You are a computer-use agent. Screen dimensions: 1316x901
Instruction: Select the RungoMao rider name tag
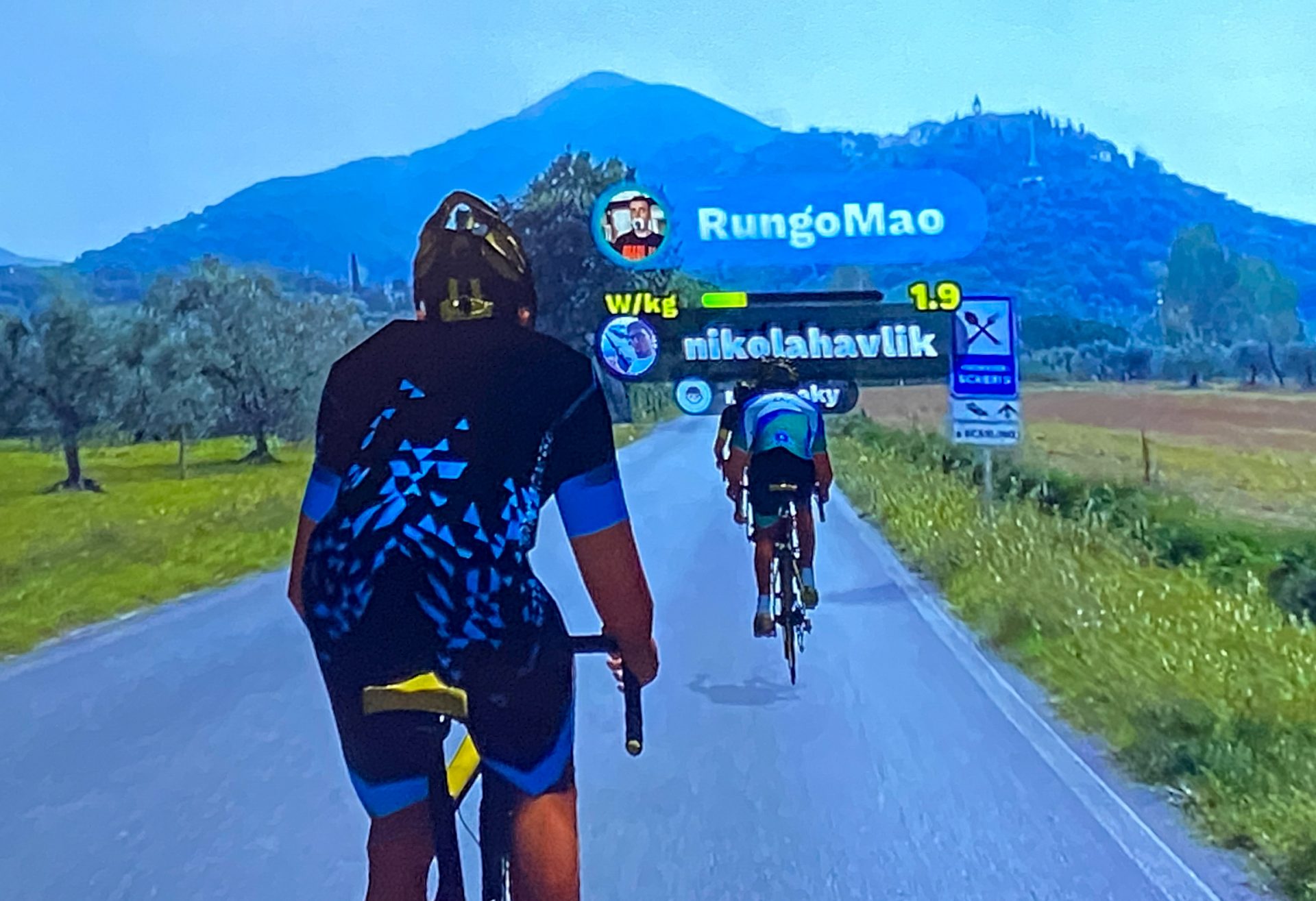pos(820,222)
